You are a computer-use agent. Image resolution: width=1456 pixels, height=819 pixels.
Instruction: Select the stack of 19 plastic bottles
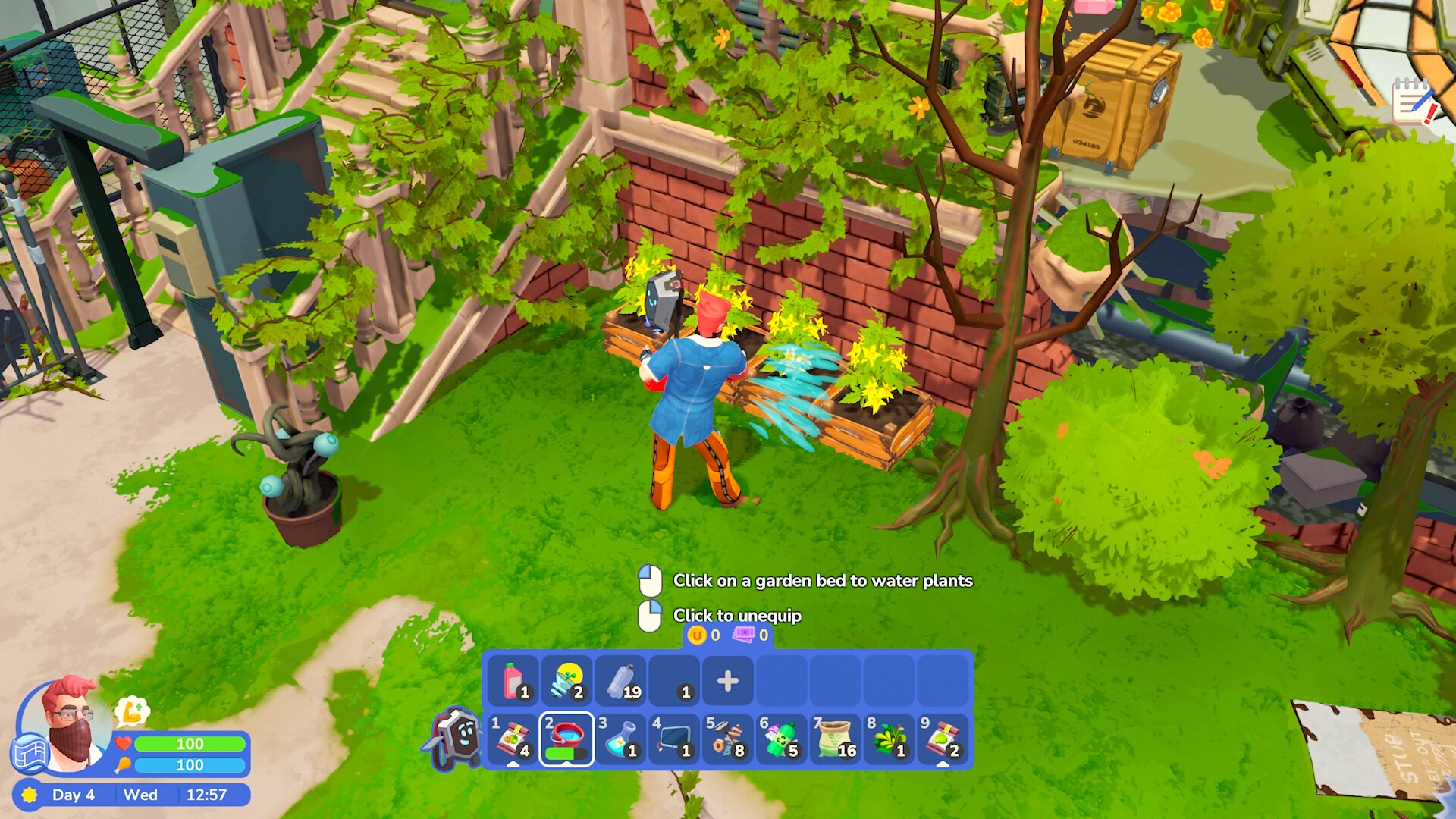[621, 680]
